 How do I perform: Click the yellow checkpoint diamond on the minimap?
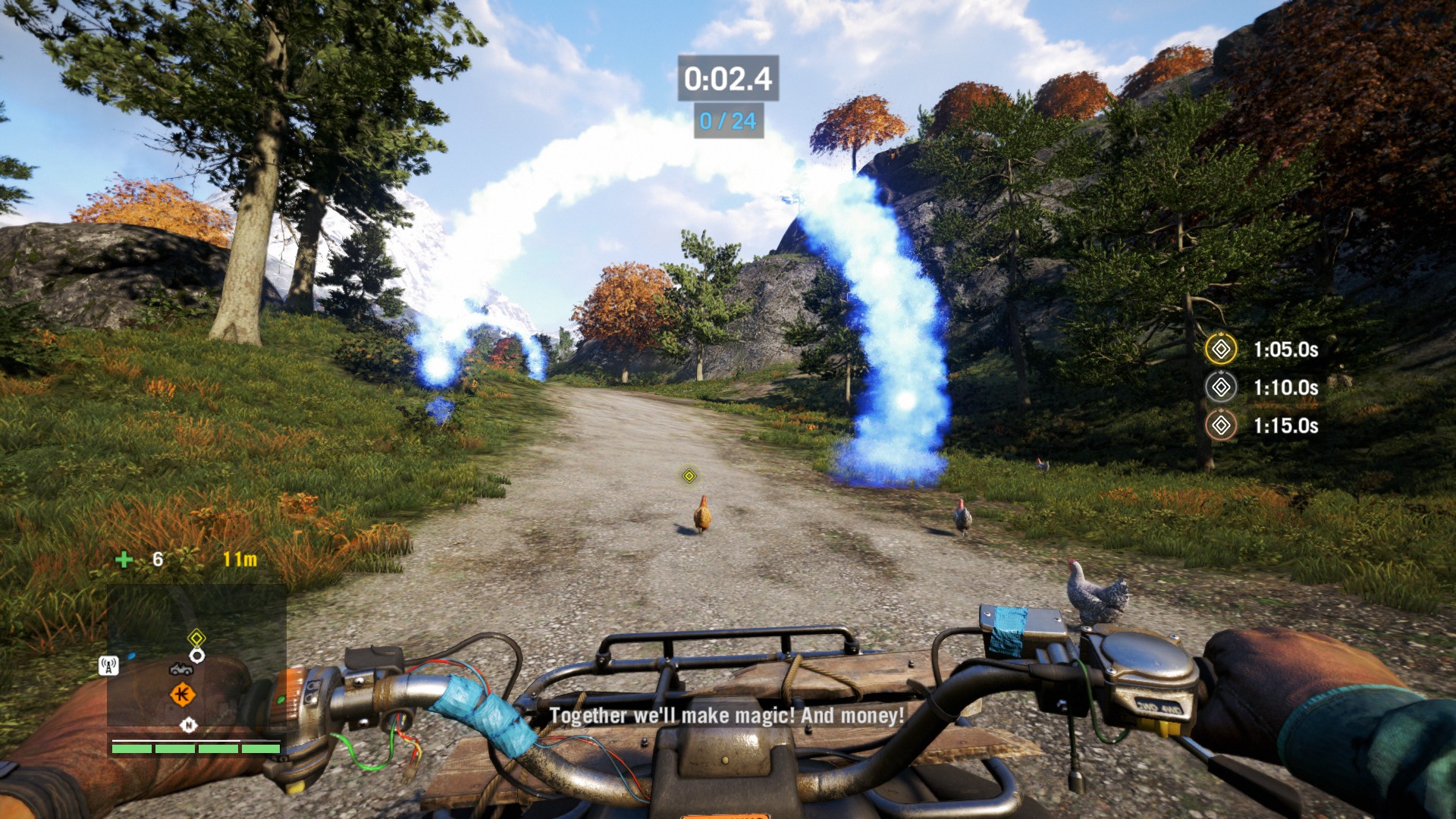(196, 637)
